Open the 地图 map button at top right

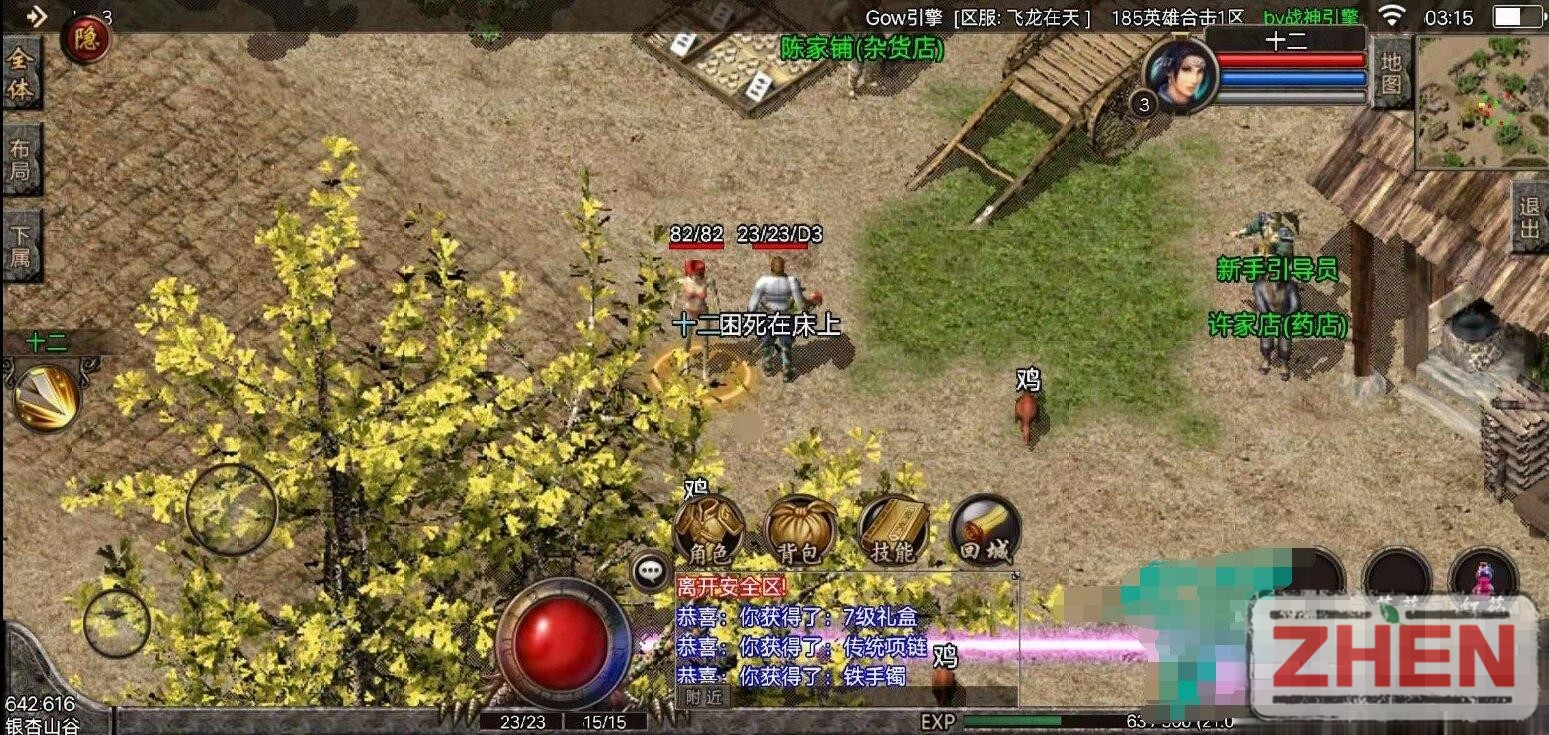pyautogui.click(x=1391, y=73)
